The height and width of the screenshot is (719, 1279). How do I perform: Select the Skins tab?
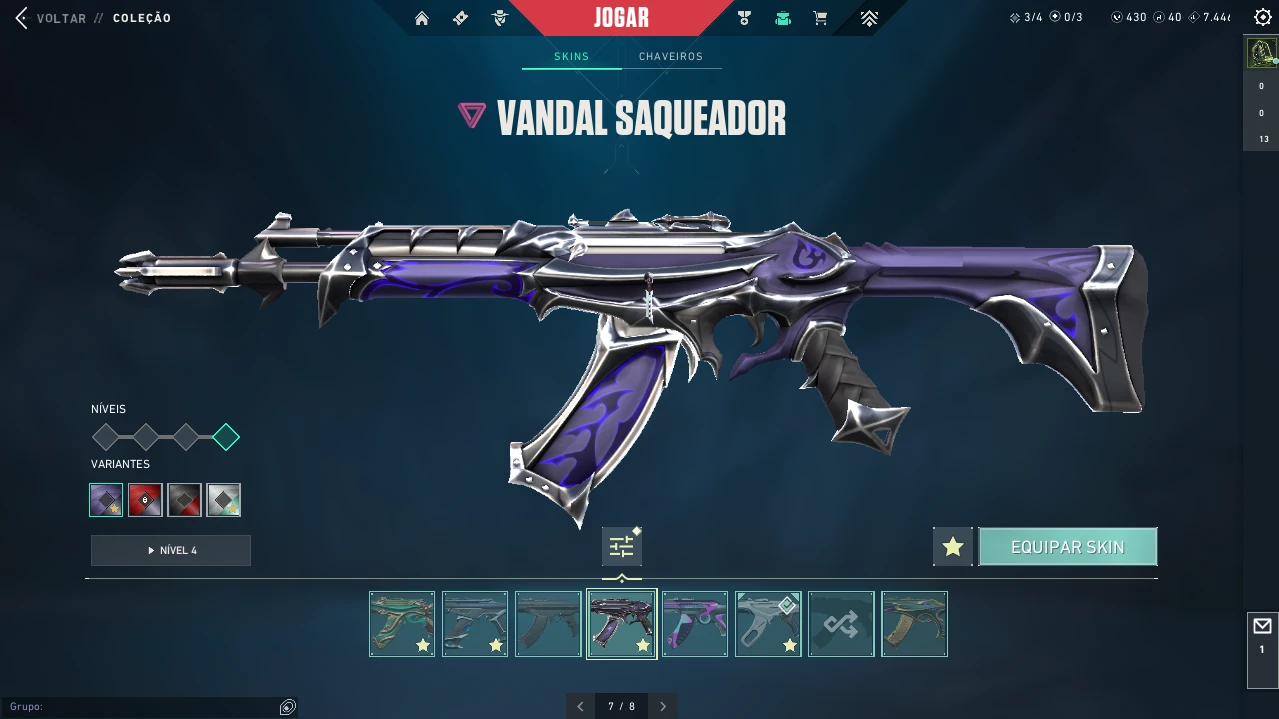pos(571,57)
